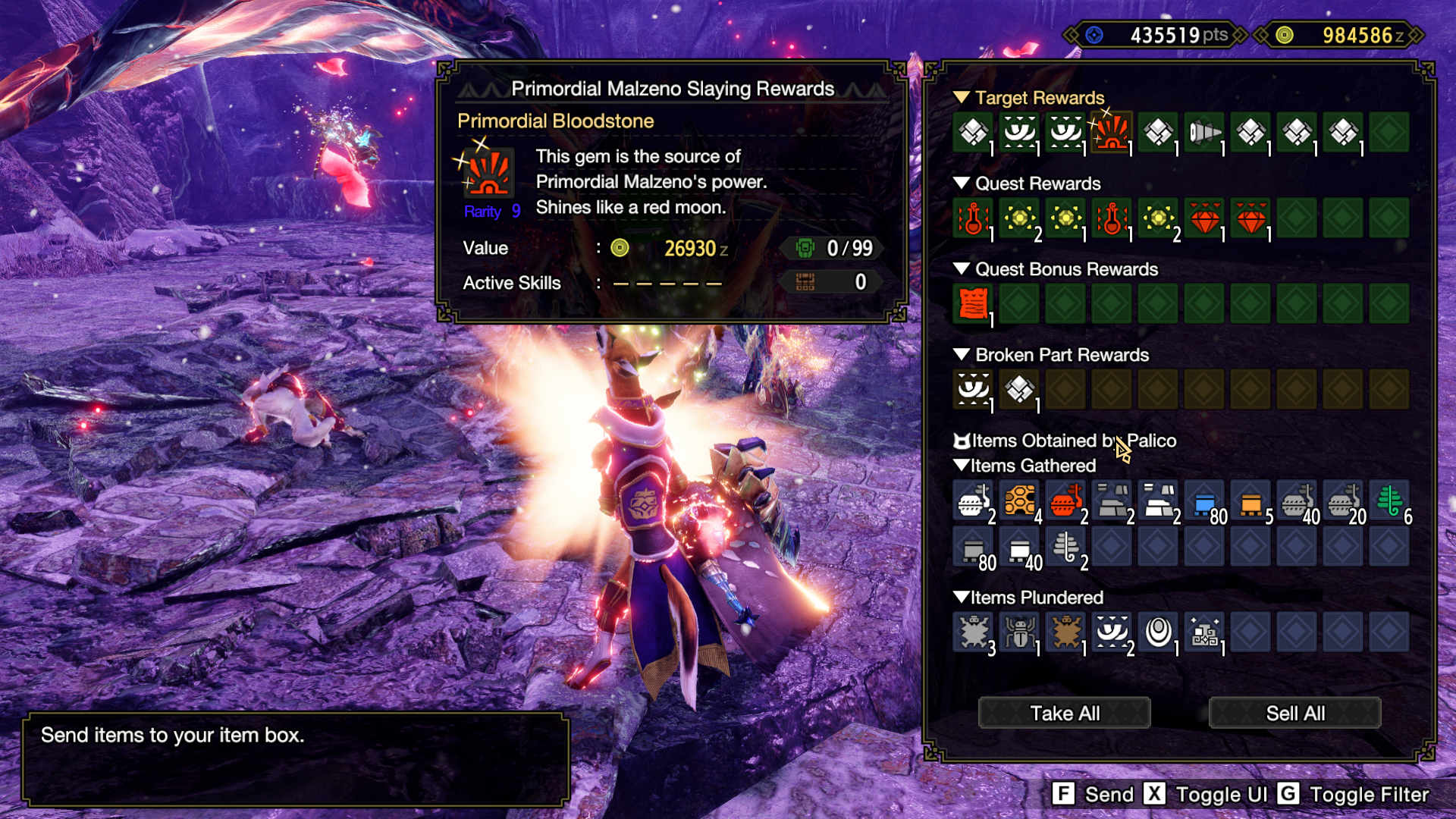The height and width of the screenshot is (819, 1456).
Task: Click the Take All button
Action: (x=1064, y=713)
